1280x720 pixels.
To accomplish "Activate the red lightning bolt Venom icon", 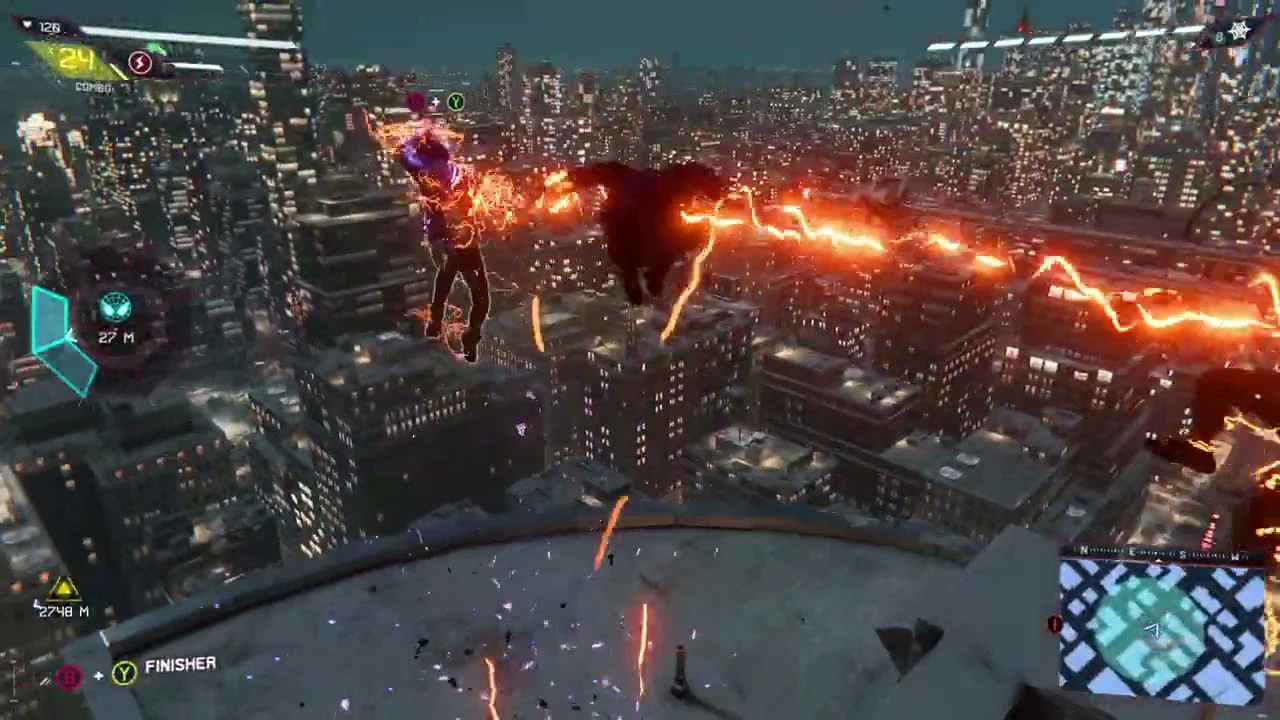I will coord(140,64).
